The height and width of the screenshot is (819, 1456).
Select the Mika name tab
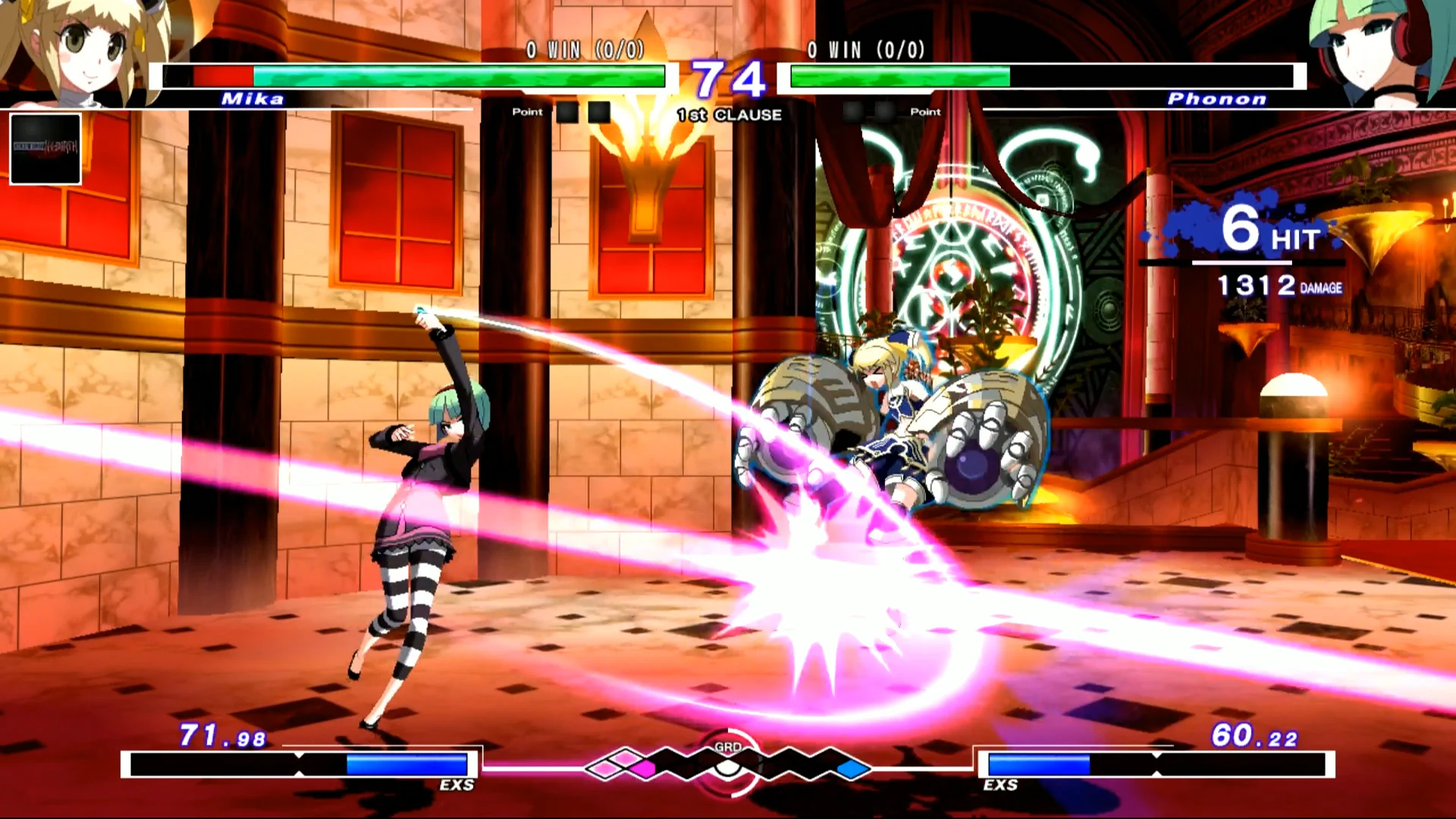[x=253, y=99]
